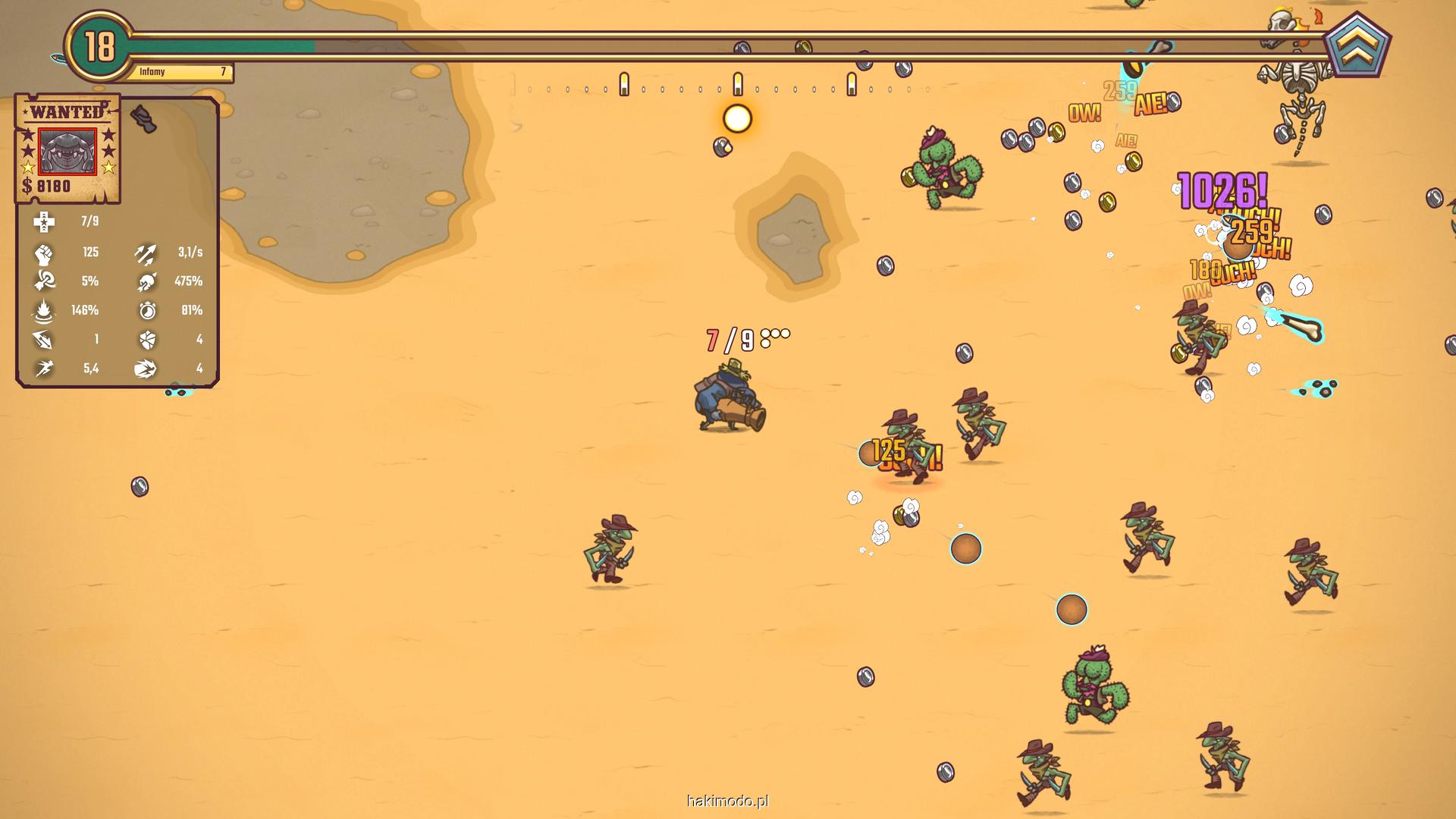Select the level 18 badge
This screenshot has width=1456, height=819.
click(x=99, y=47)
